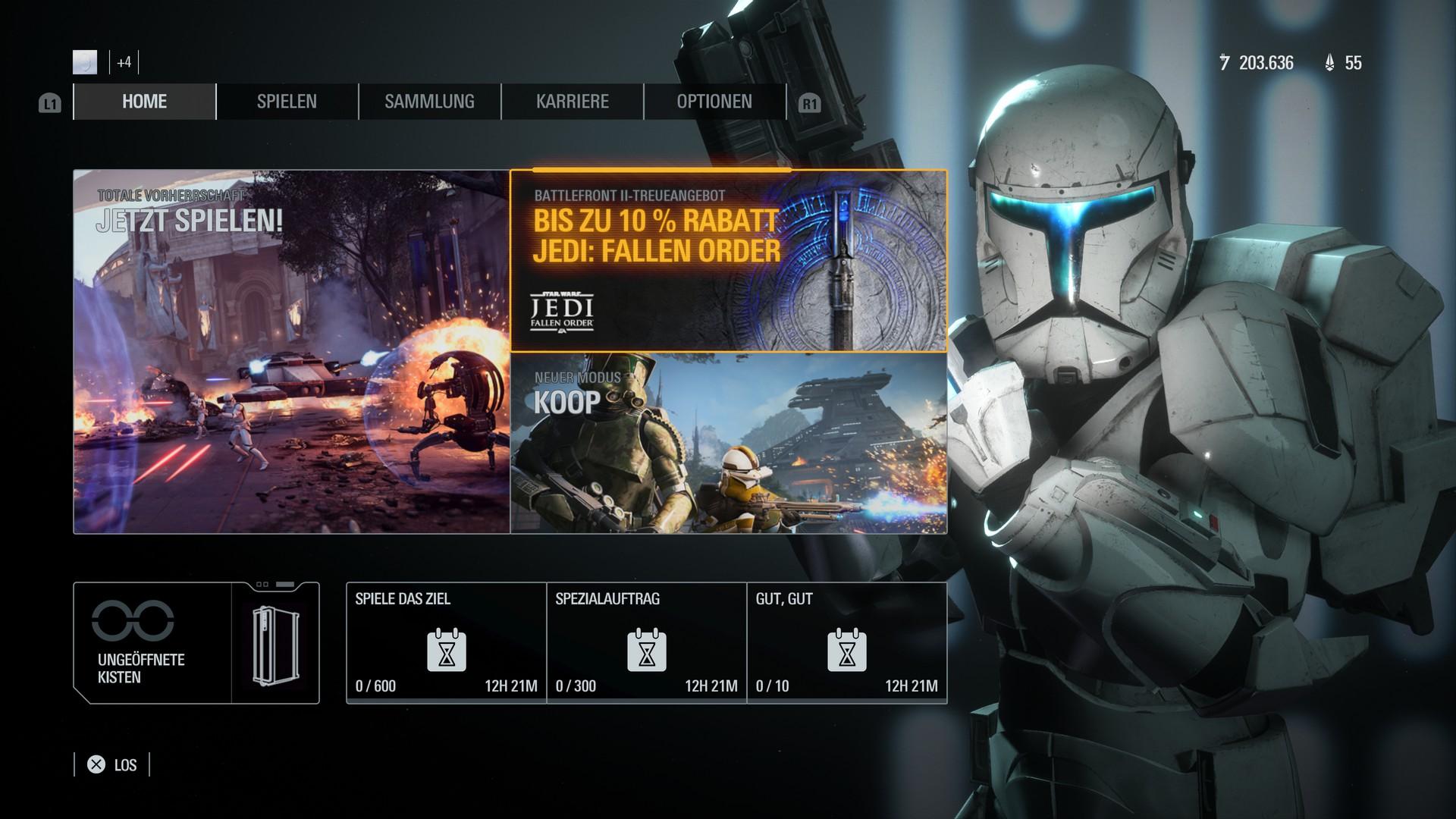View the Spiele das Ziel challenge

446,643
